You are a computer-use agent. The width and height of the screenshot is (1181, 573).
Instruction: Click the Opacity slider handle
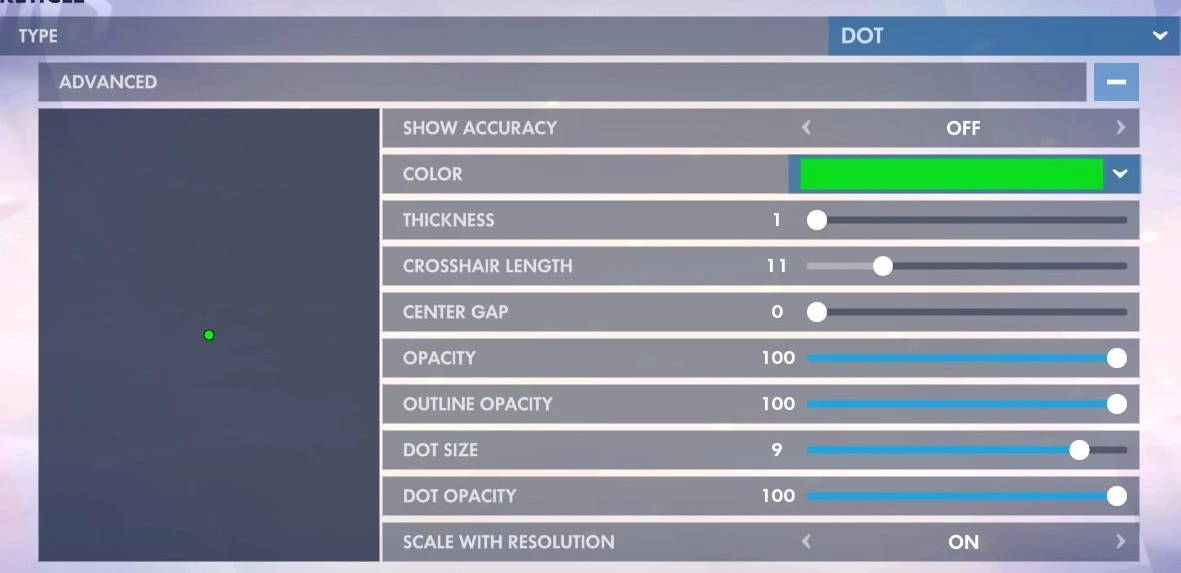click(1117, 358)
